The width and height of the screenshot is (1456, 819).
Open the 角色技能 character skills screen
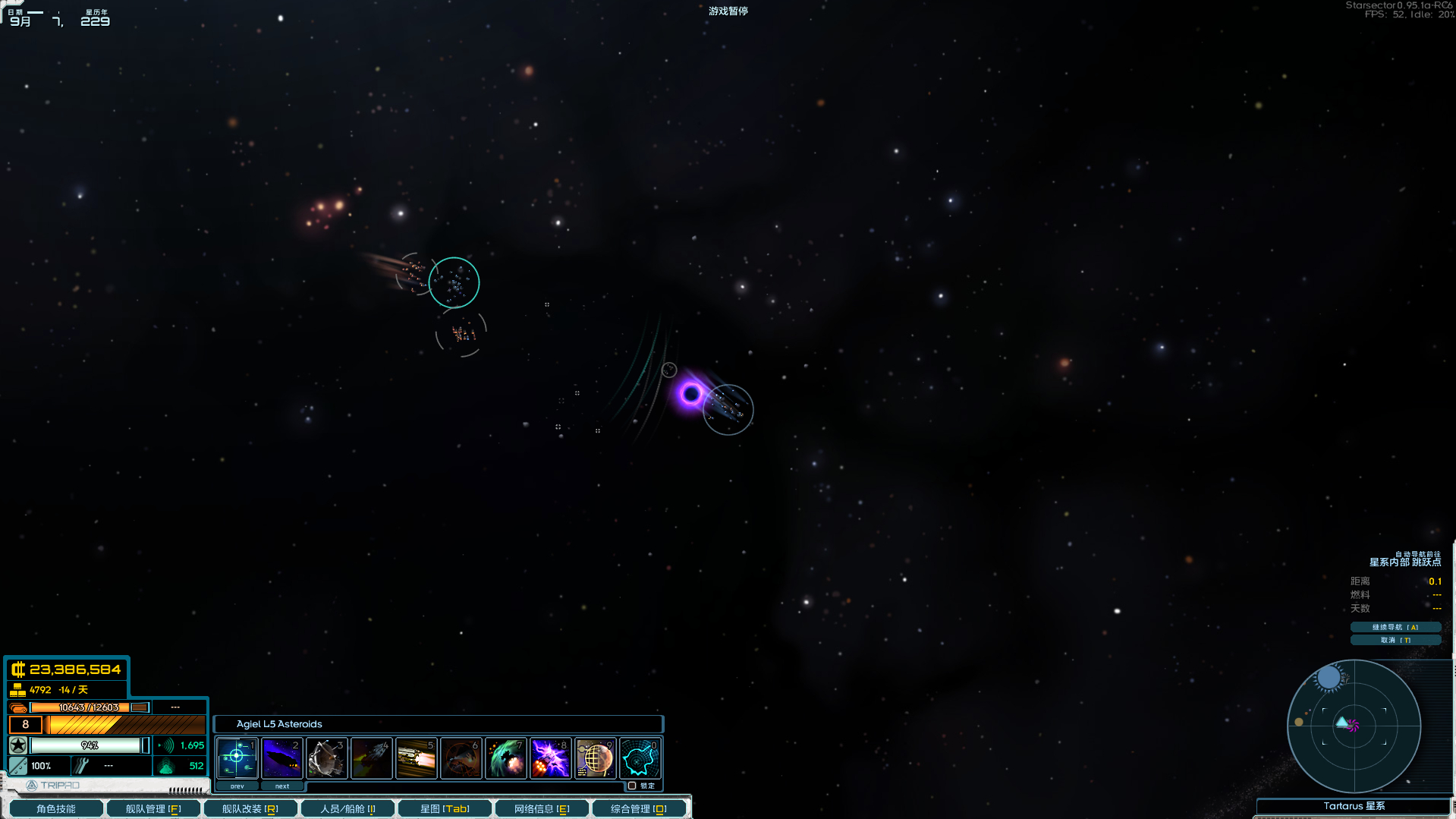pos(56,808)
